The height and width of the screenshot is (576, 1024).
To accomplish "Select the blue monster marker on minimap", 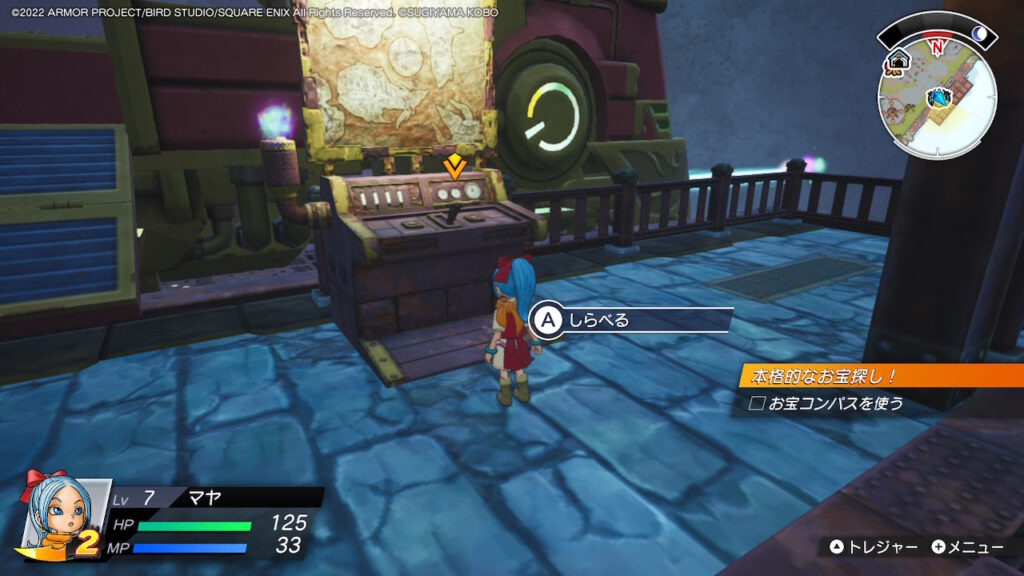I will 939,97.
